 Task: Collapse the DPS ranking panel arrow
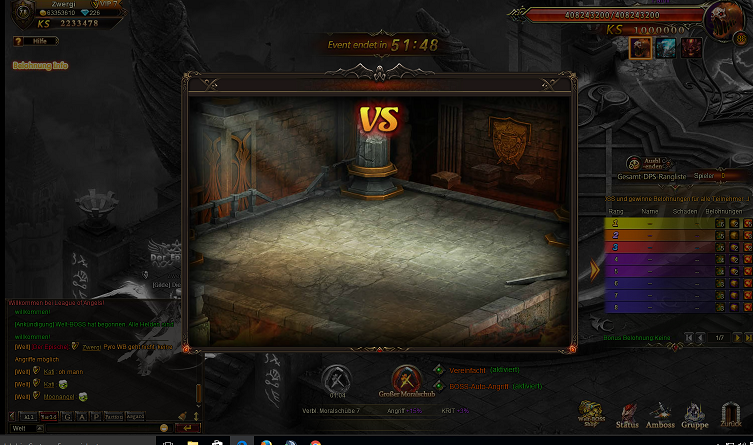click(595, 270)
